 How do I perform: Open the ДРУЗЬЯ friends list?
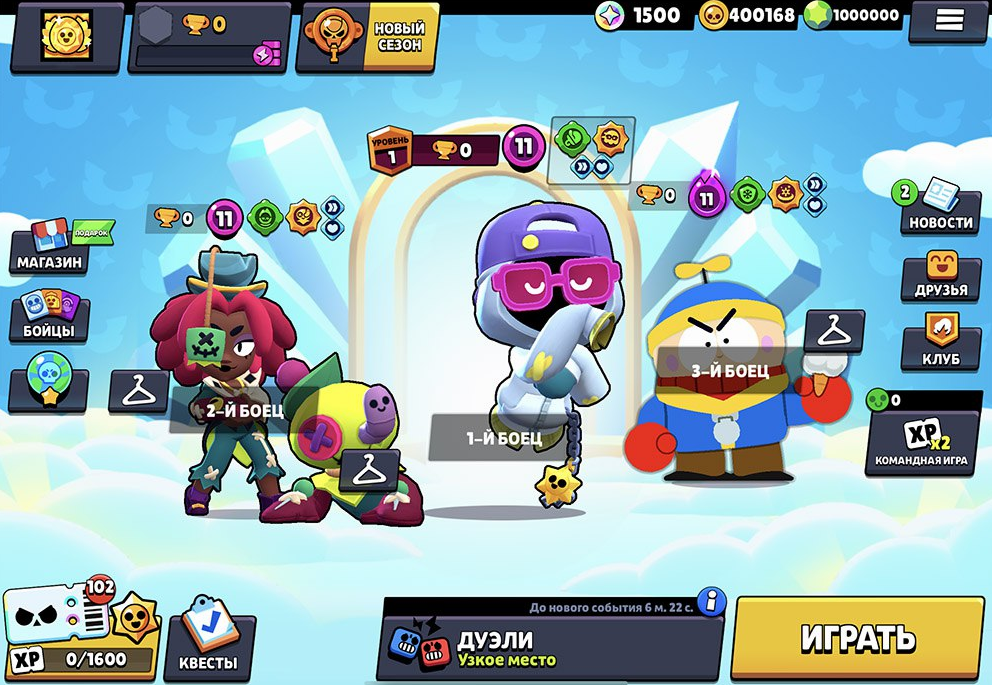tap(940, 275)
